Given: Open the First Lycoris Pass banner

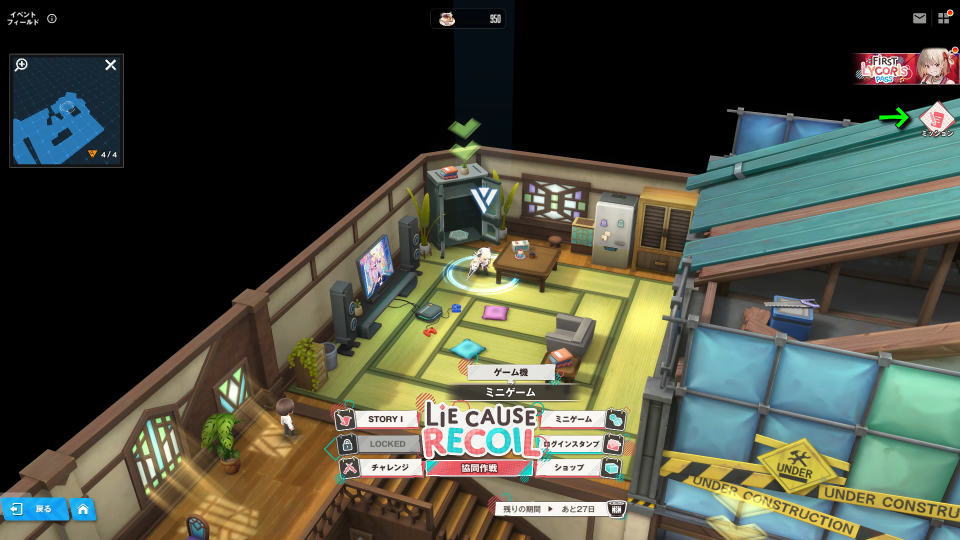Looking at the screenshot, I should pyautogui.click(x=906, y=67).
